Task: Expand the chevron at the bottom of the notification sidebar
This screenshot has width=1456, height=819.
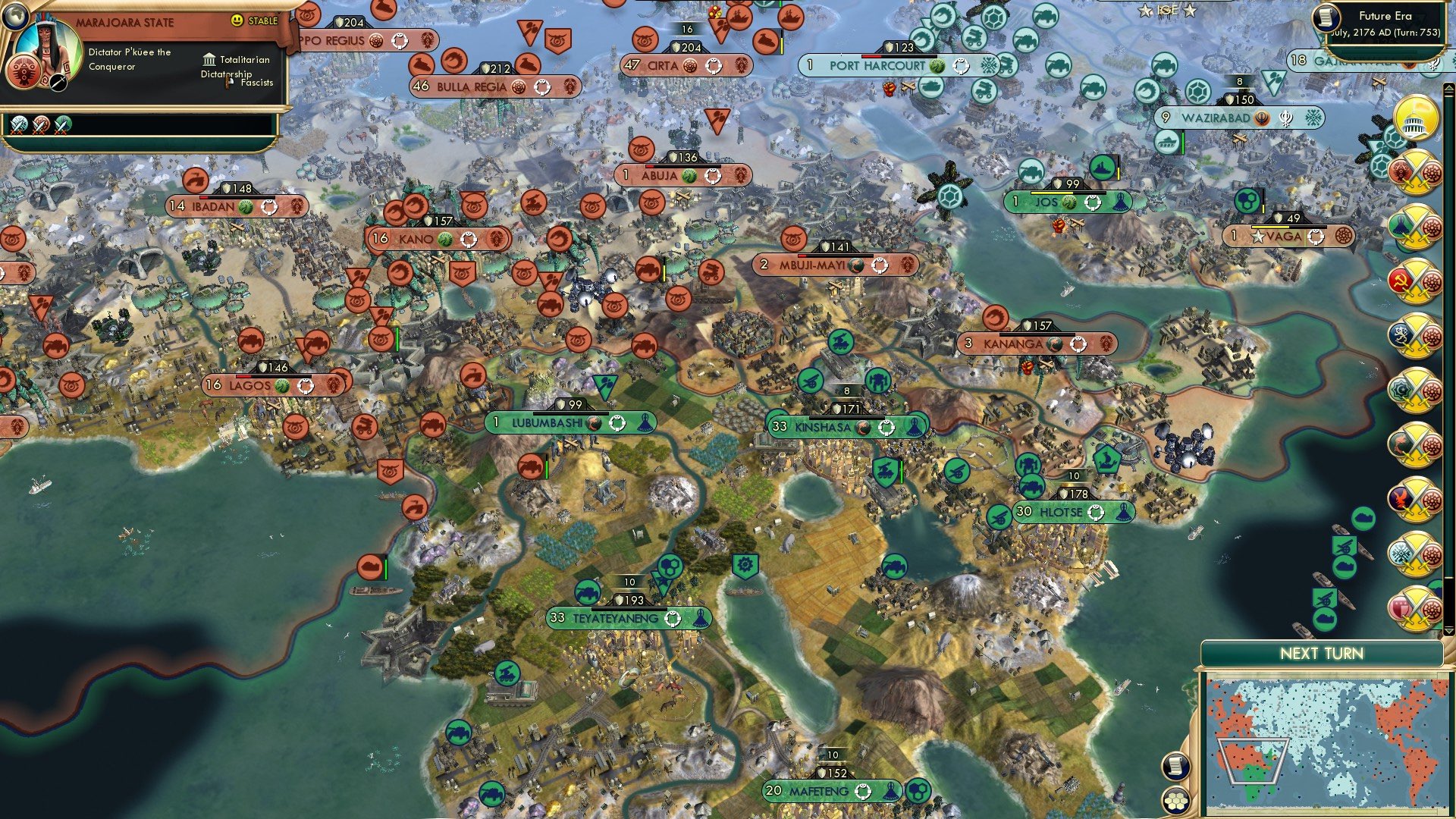Action: pyautogui.click(x=1448, y=632)
